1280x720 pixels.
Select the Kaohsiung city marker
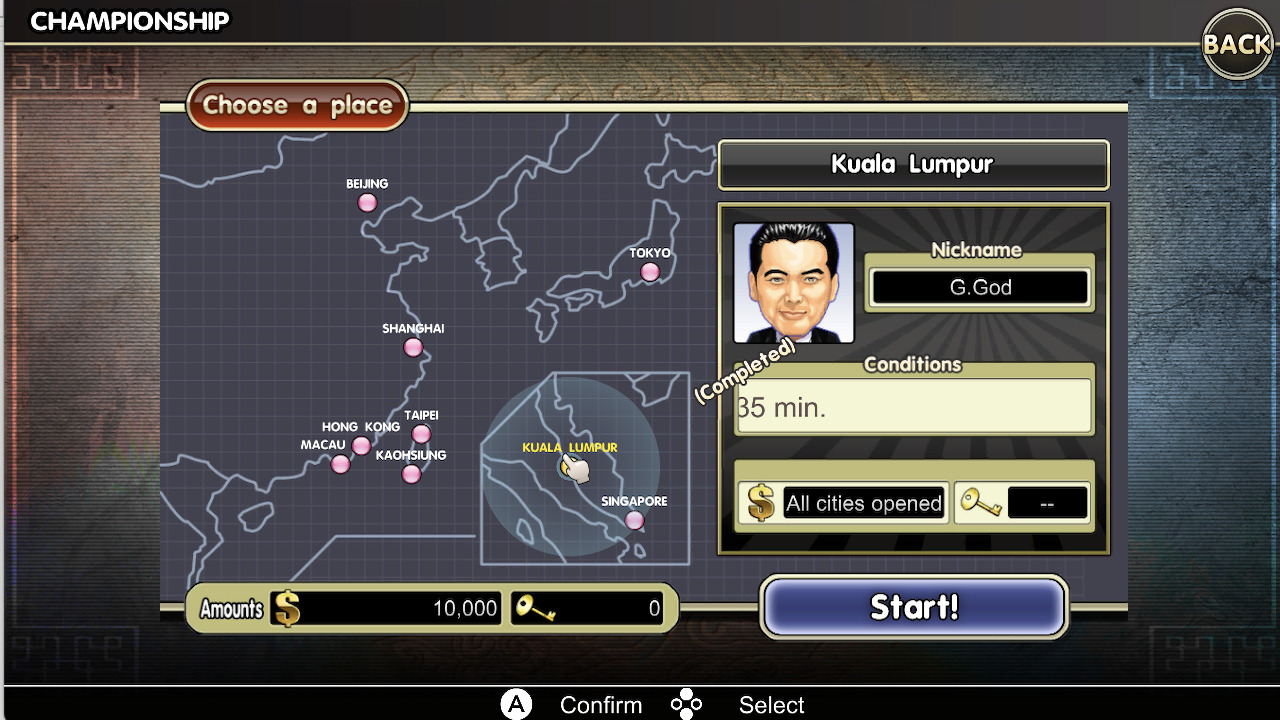[411, 473]
